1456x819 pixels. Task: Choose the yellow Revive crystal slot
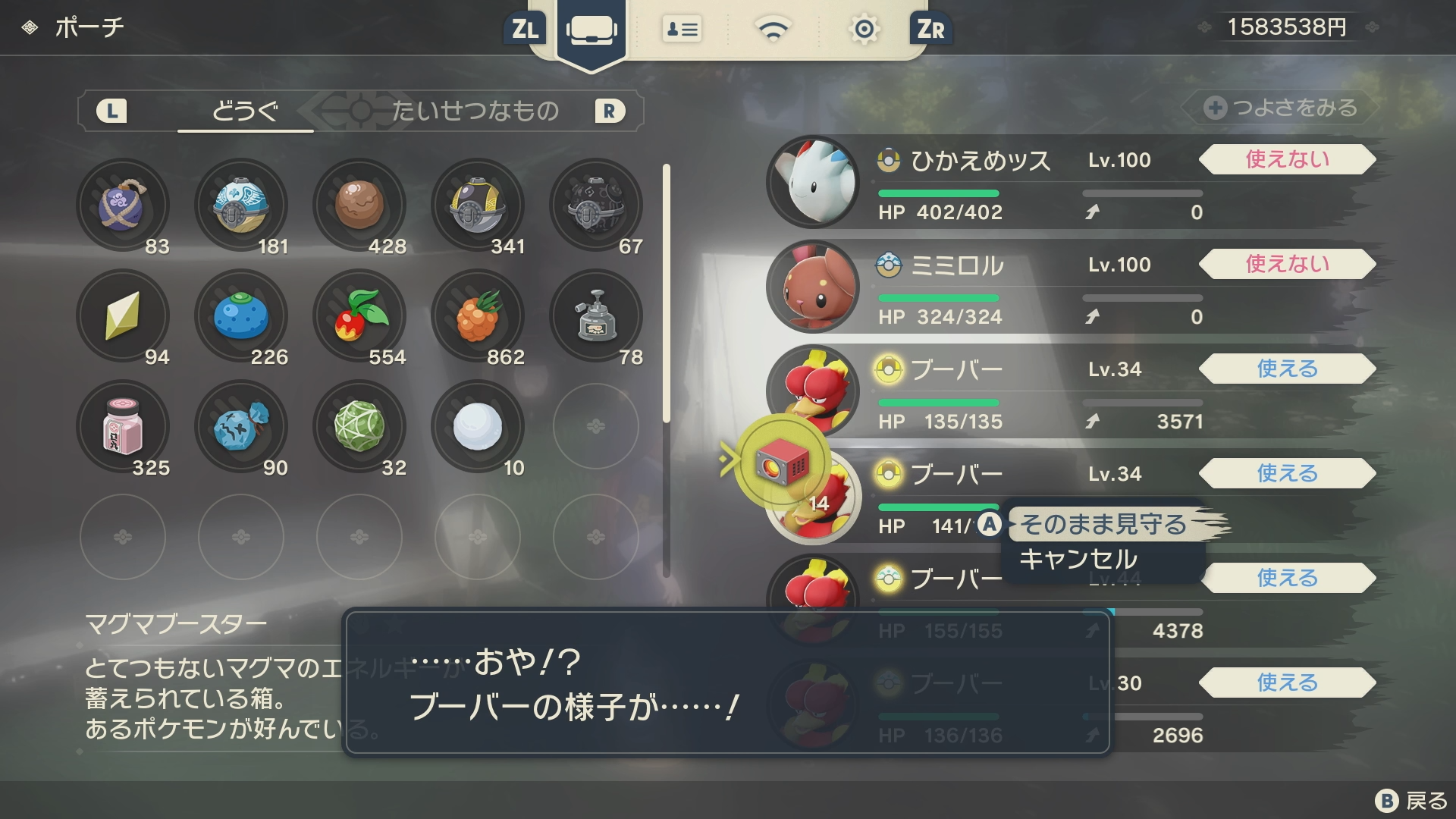click(123, 315)
